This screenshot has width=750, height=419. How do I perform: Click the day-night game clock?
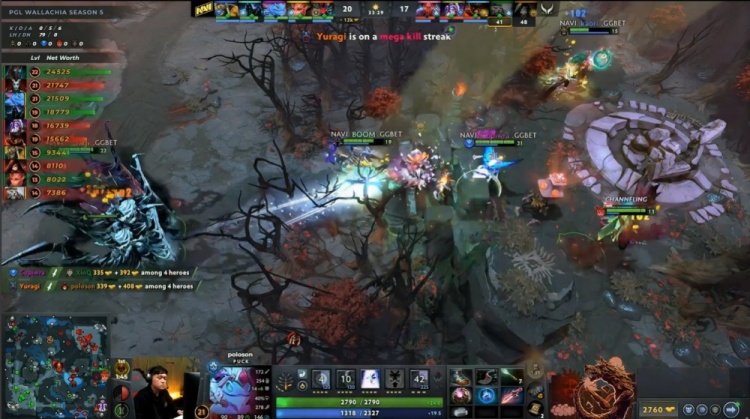pyautogui.click(x=376, y=9)
